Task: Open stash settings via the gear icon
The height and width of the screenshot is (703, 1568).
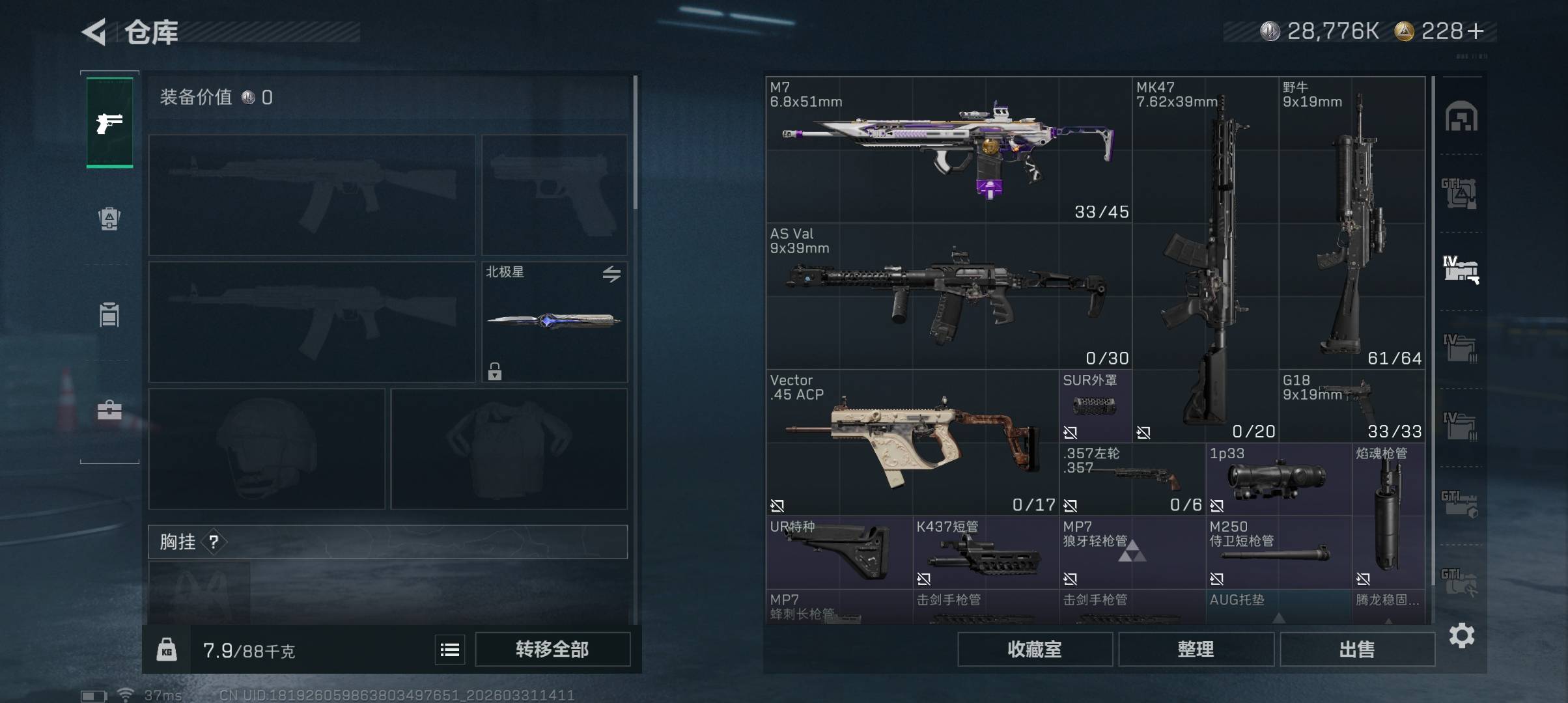Action: pos(1462,635)
